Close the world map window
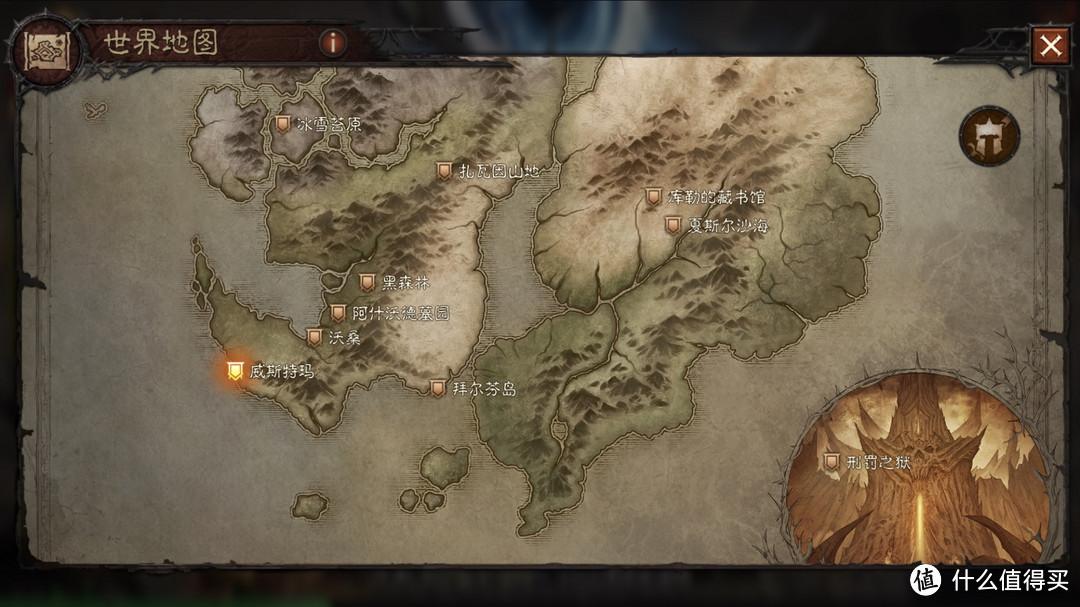The height and width of the screenshot is (607, 1080). point(1050,45)
